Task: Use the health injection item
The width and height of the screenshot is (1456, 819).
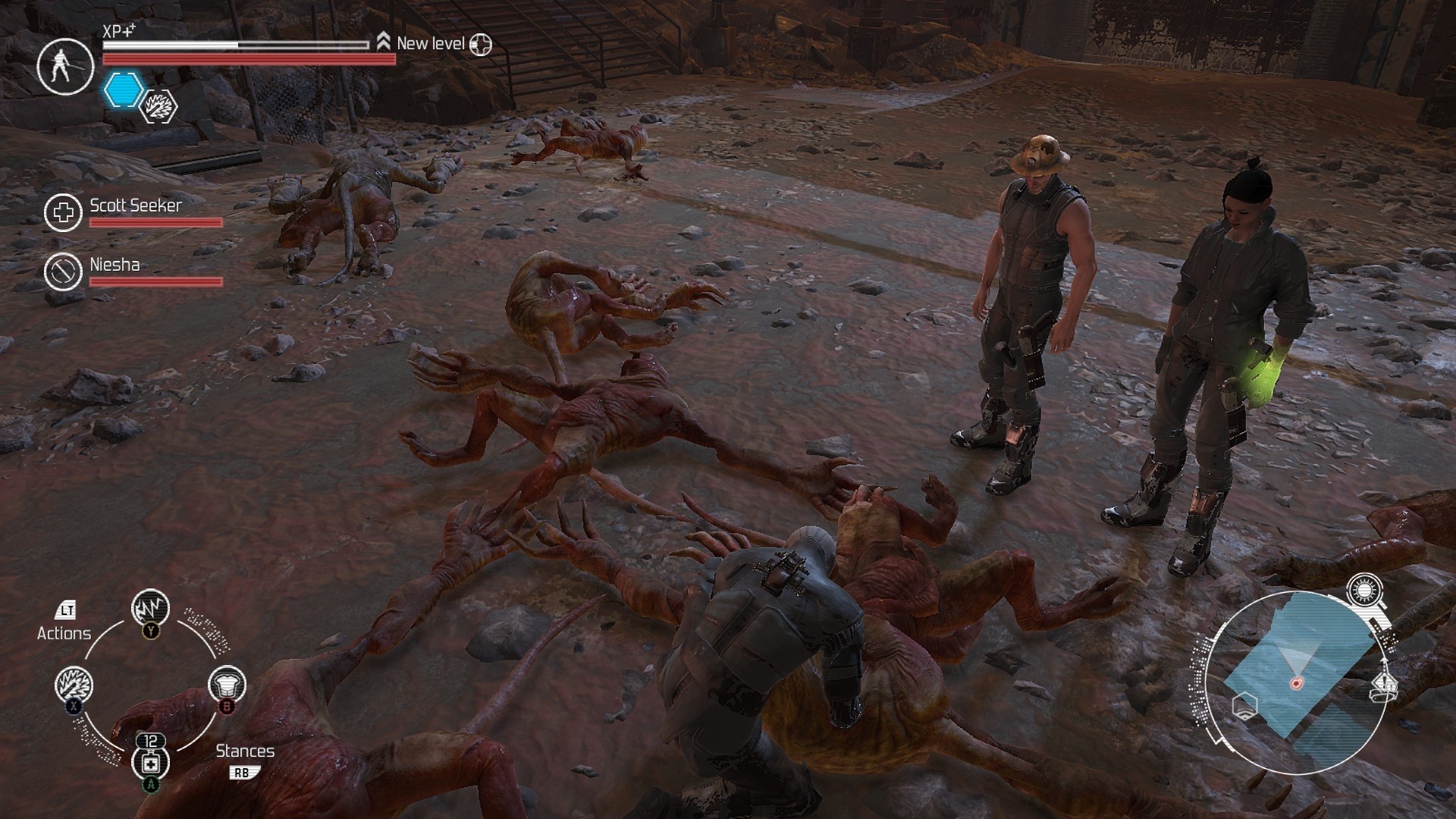Action: tap(150, 762)
